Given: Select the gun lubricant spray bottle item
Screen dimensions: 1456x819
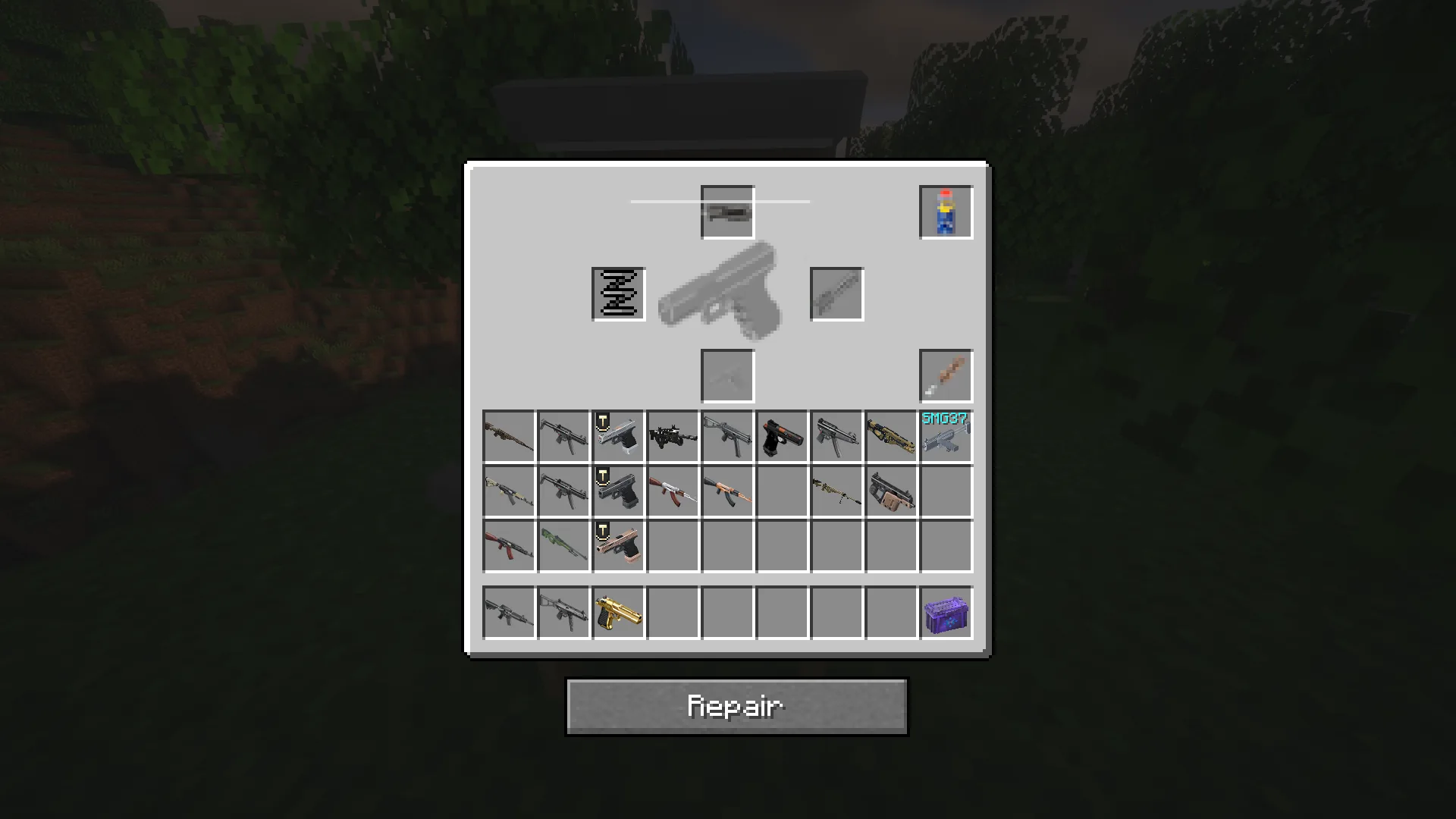Looking at the screenshot, I should (946, 211).
